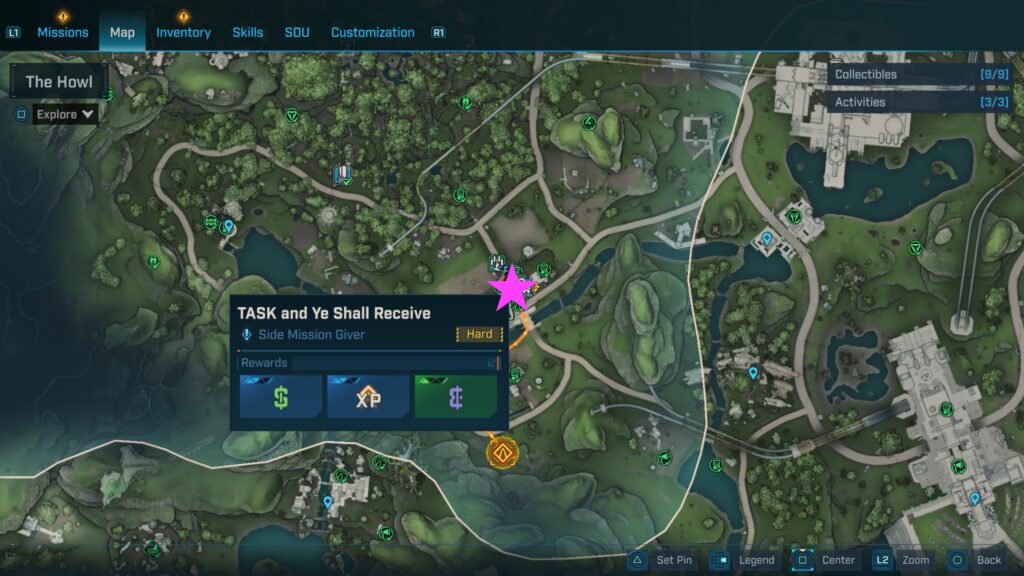Switch to the Missions tab
The height and width of the screenshot is (576, 1024).
point(63,32)
